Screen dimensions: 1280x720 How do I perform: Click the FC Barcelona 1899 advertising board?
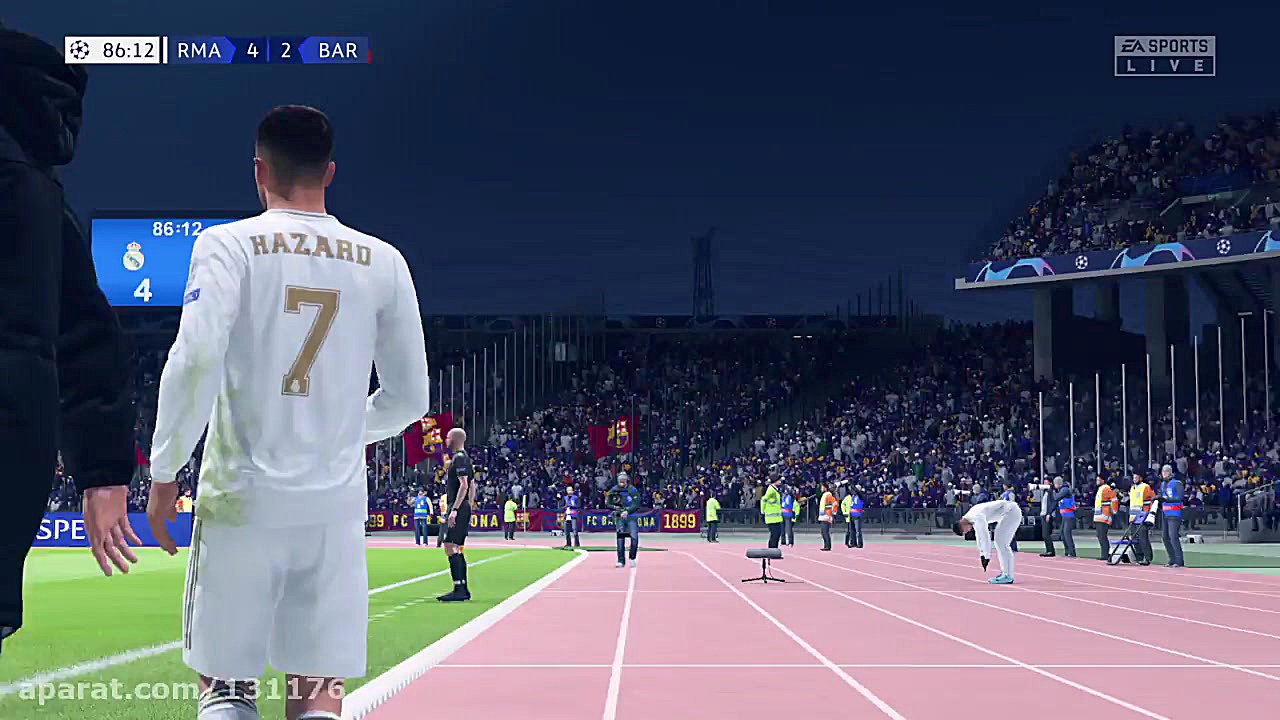click(x=630, y=520)
